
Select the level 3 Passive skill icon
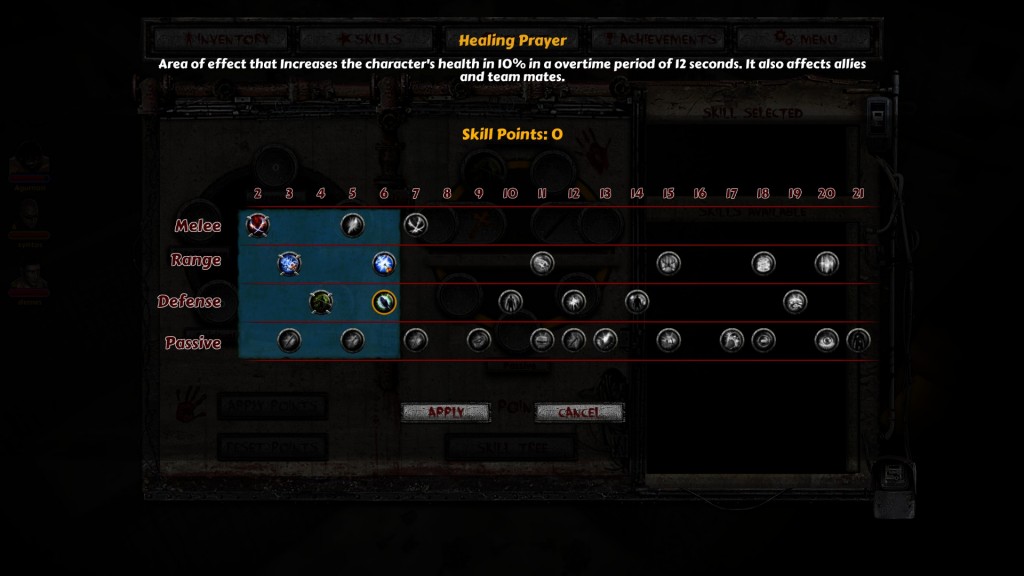point(289,341)
